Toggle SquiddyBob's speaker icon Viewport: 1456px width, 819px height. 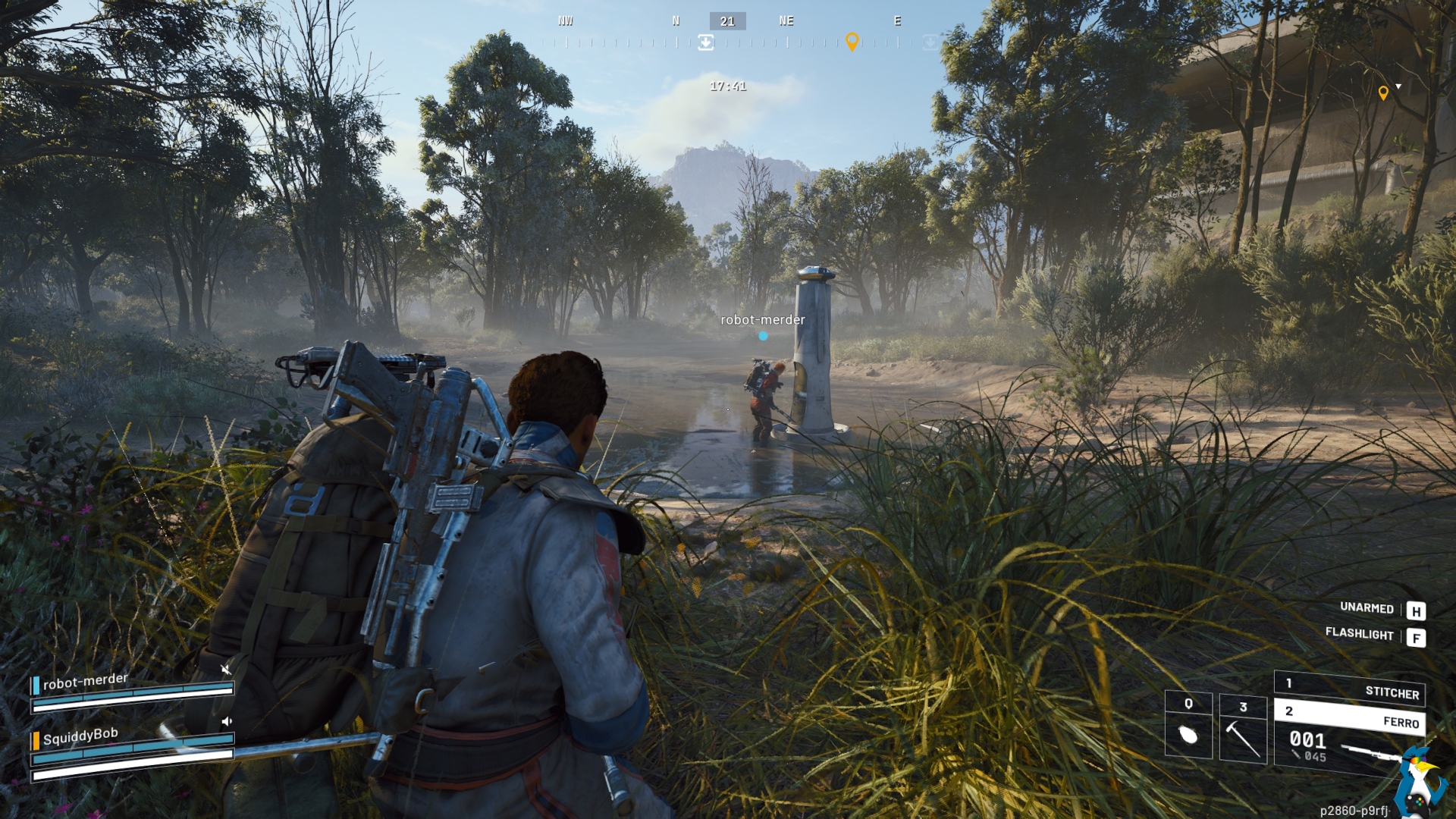[226, 721]
